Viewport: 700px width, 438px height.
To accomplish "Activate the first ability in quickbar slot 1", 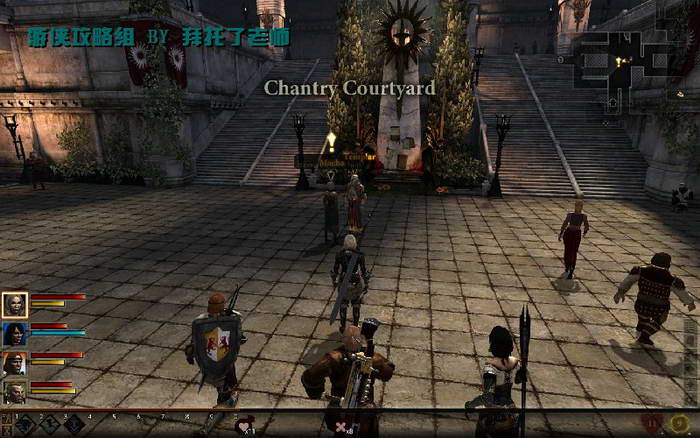I will (x=25, y=425).
